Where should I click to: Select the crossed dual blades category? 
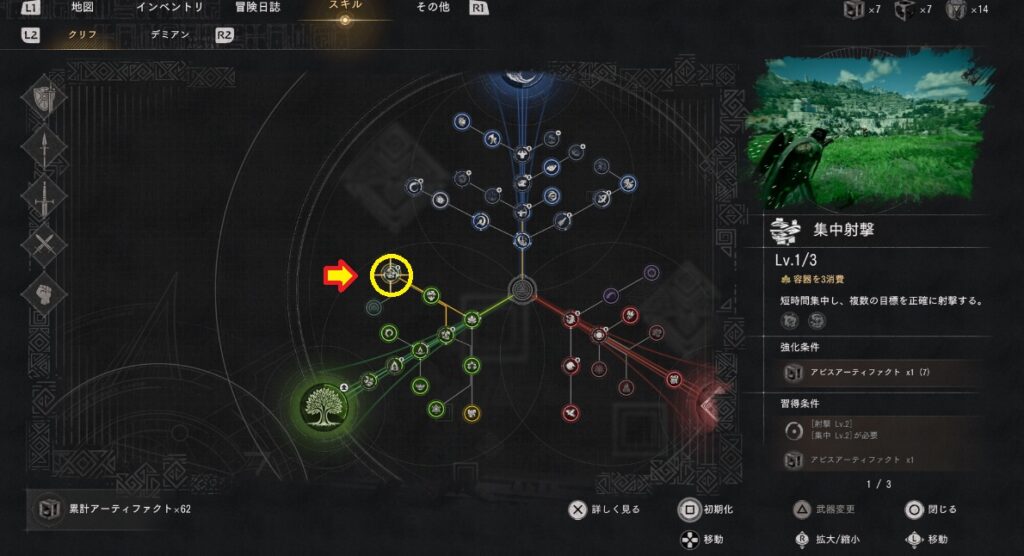46,243
